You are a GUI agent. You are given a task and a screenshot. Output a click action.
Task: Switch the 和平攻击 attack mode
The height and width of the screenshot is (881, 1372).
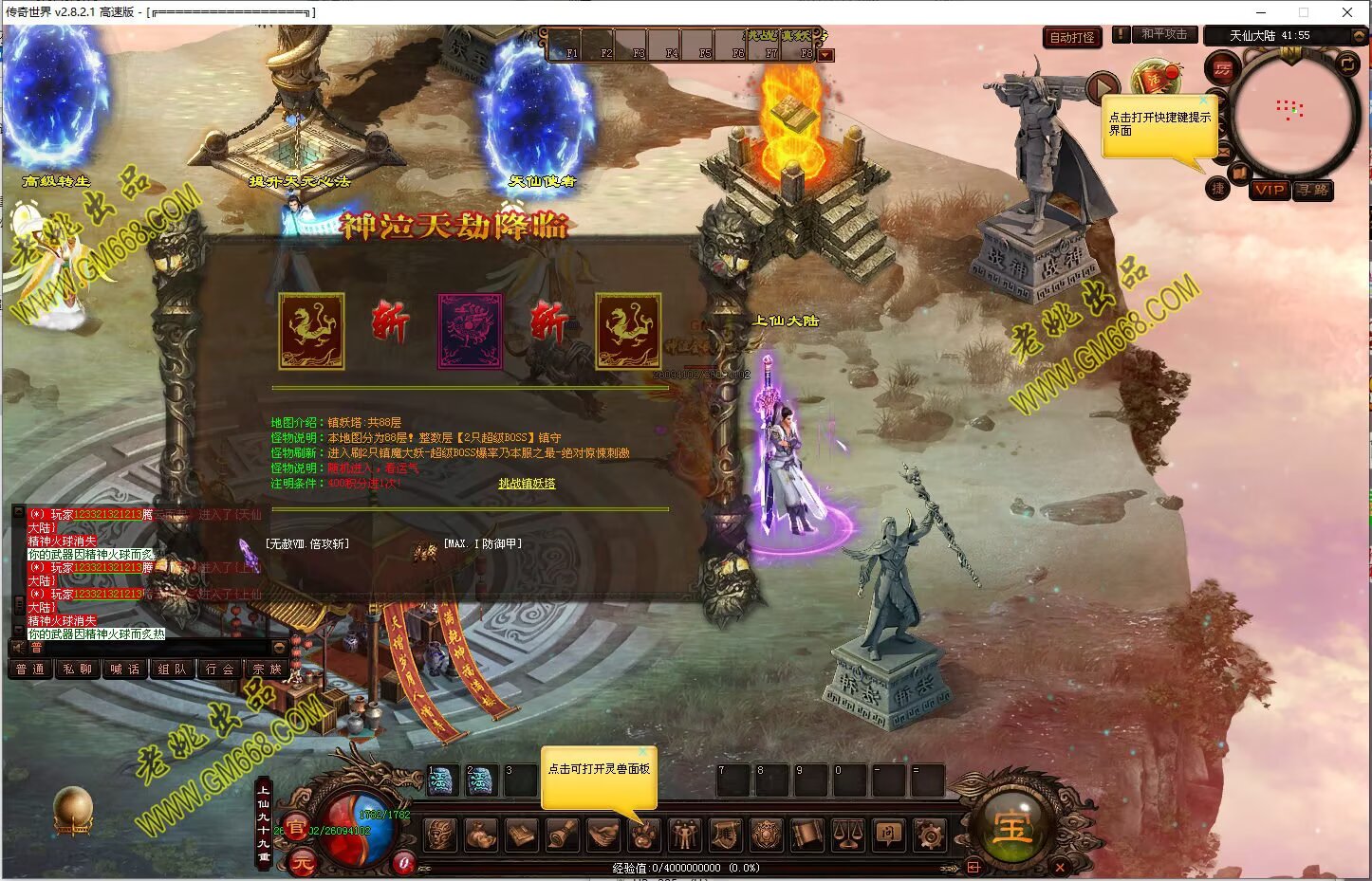click(x=1164, y=34)
